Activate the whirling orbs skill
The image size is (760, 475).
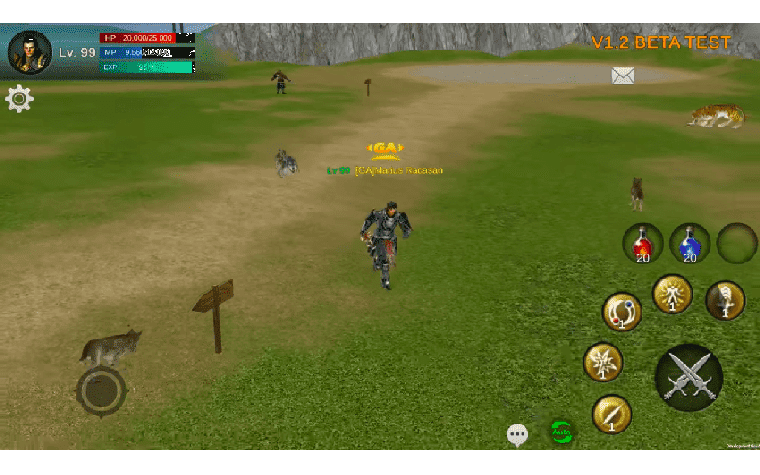(x=622, y=312)
